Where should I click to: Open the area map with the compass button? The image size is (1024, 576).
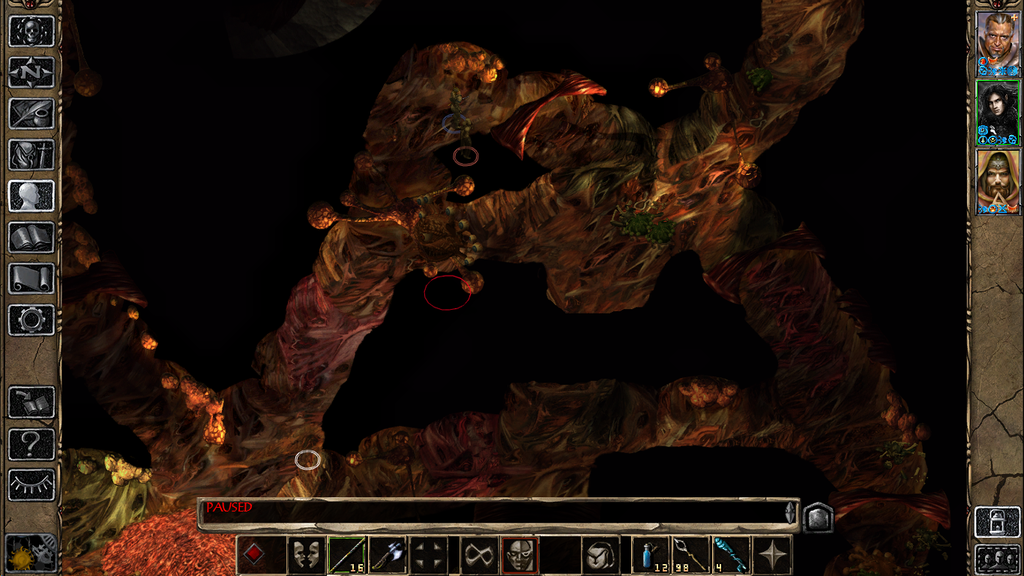click(x=31, y=72)
